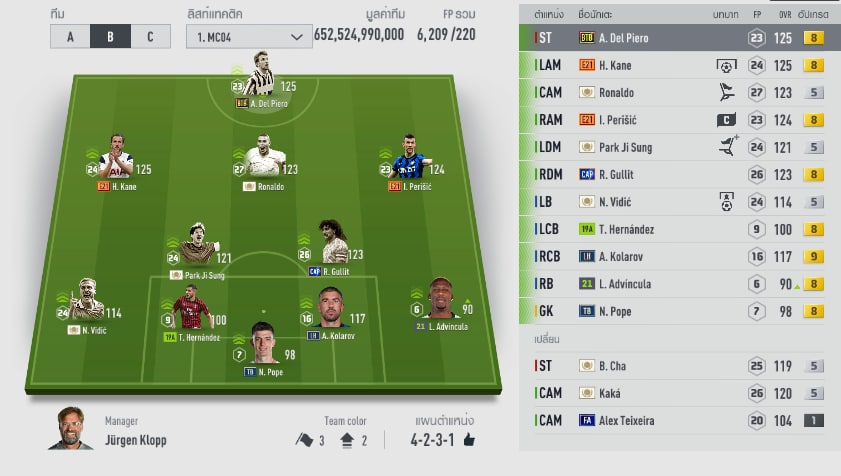Select T. Hernández list row
The height and width of the screenshot is (476, 841).
(680, 229)
